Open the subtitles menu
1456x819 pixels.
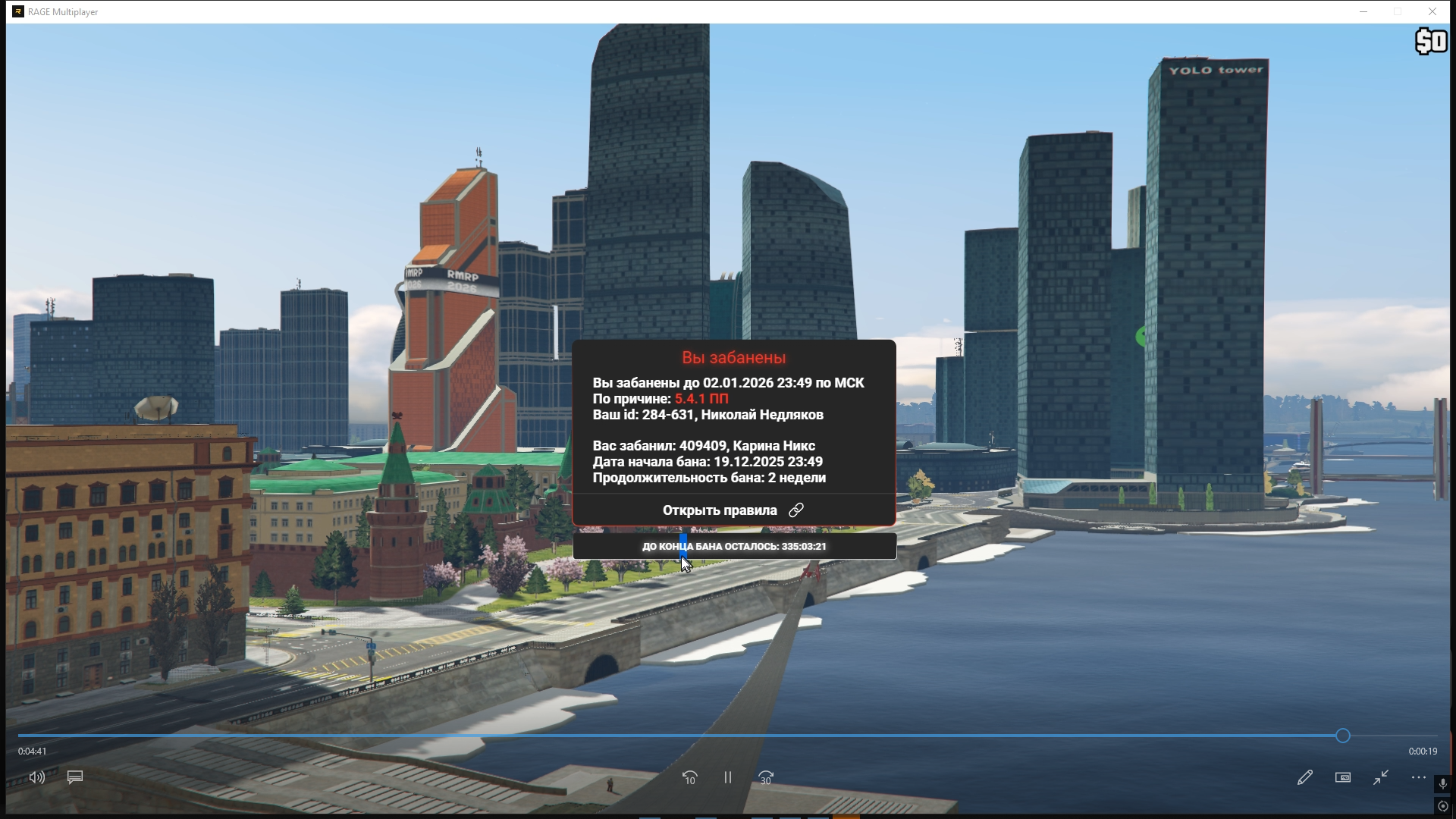point(75,777)
